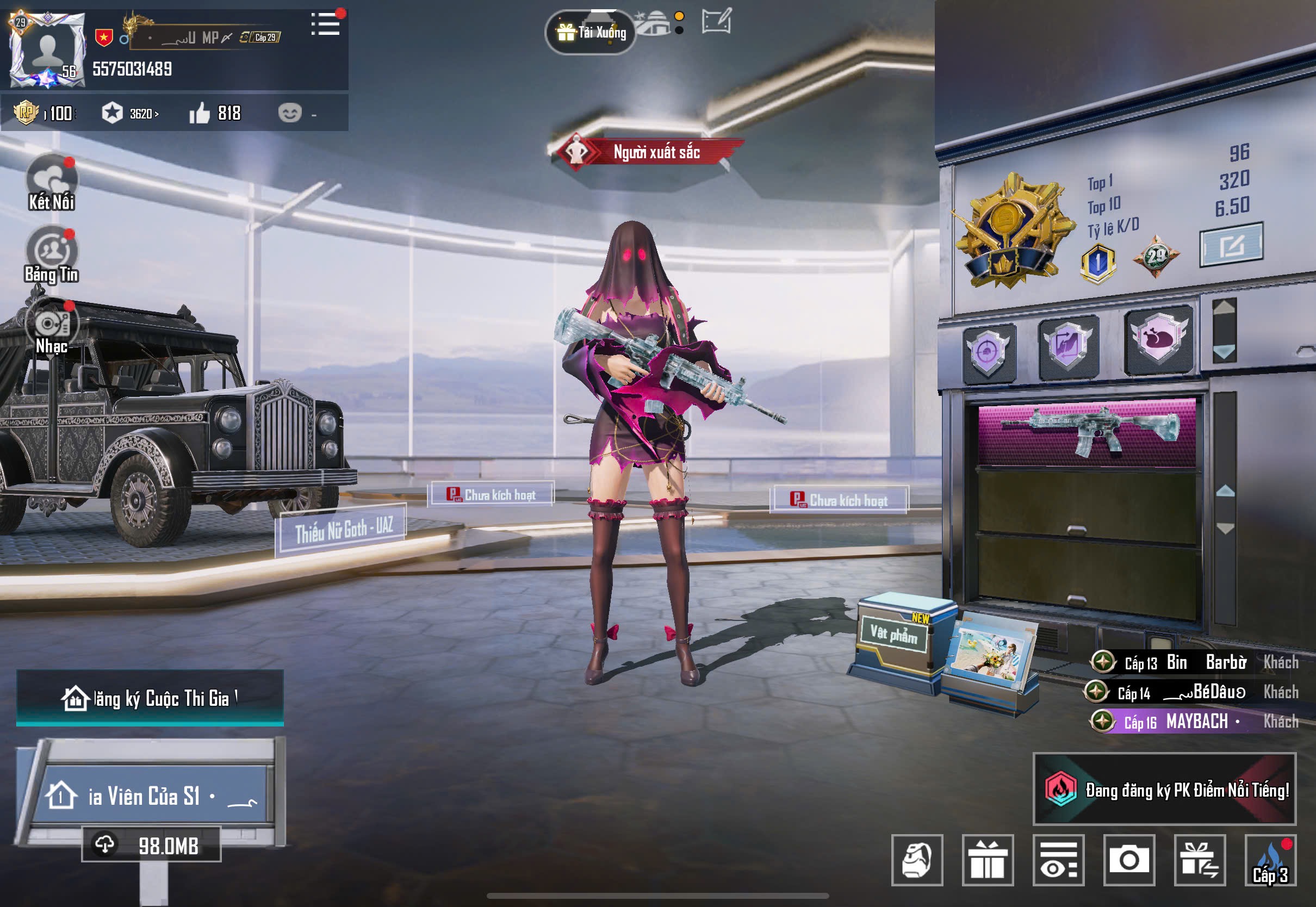
Task: Click the Tải Xuống download button
Action: 591,33
